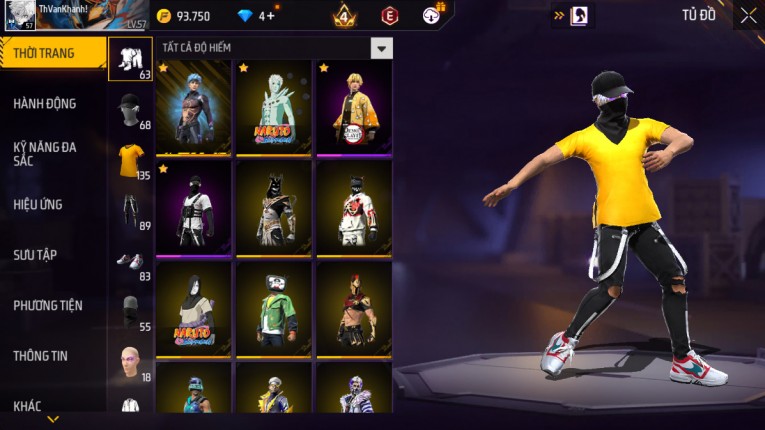Select the Kỹ Năng Đa Sắc tab

(44, 153)
